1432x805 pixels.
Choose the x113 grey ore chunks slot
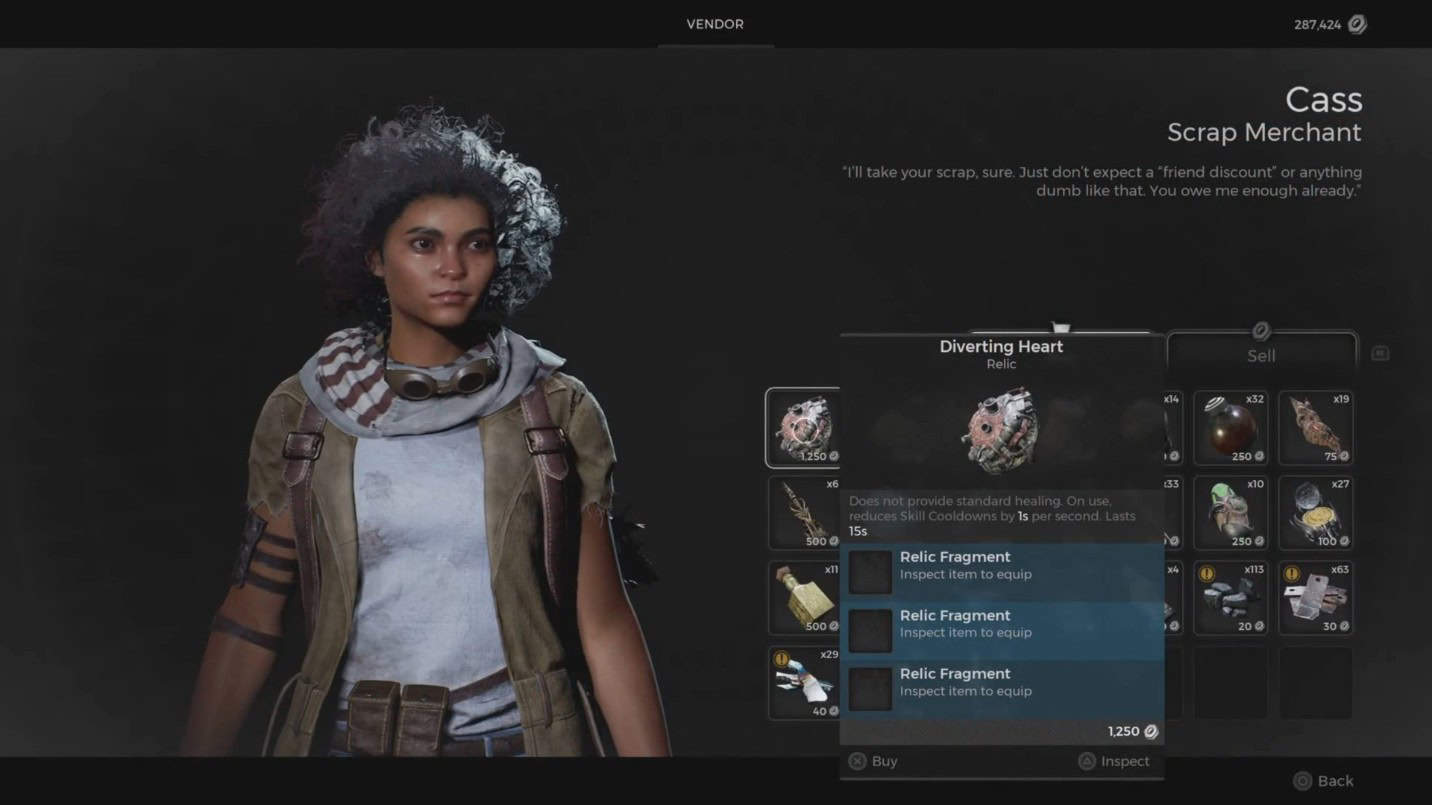tap(1230, 598)
